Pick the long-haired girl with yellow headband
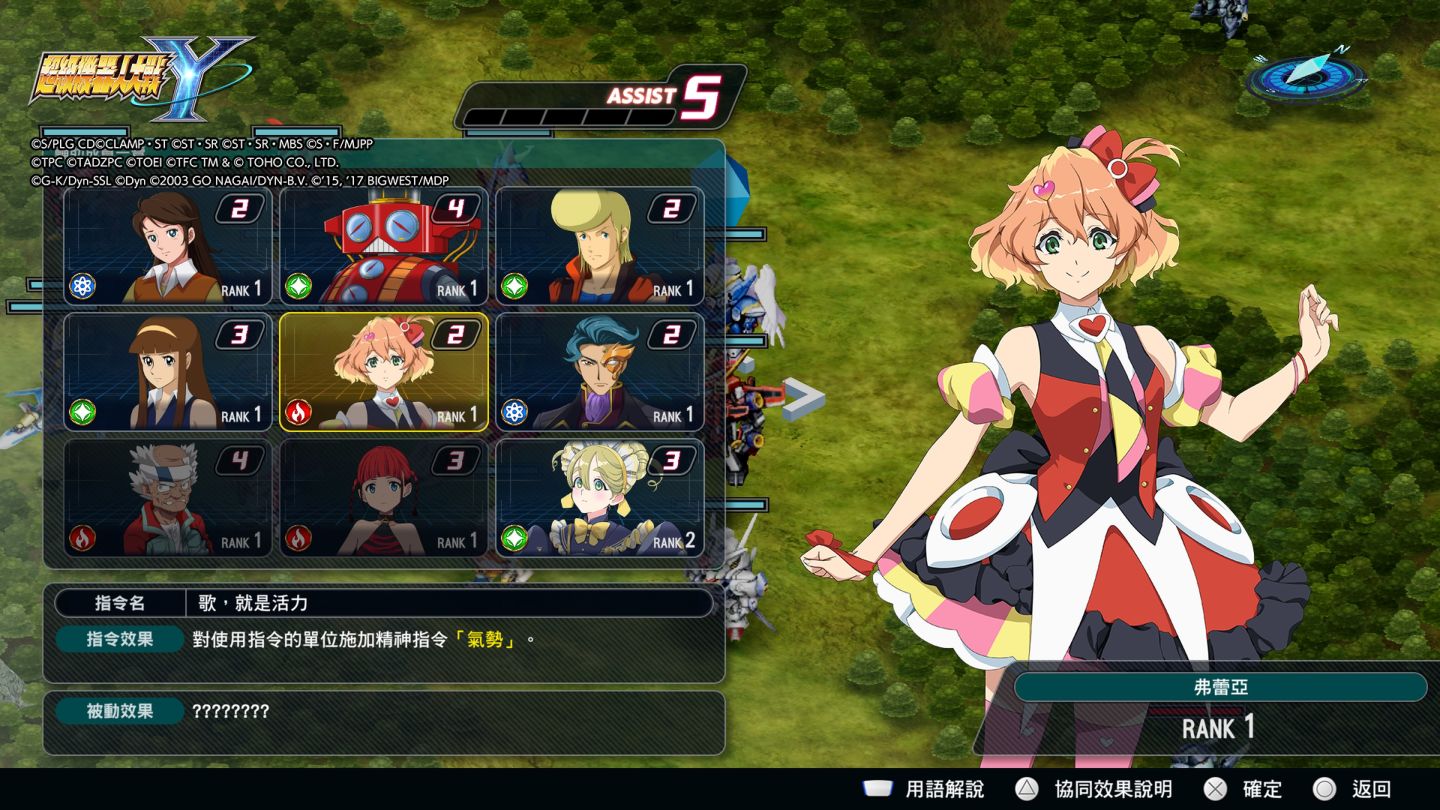The image size is (1440, 810). (x=168, y=372)
